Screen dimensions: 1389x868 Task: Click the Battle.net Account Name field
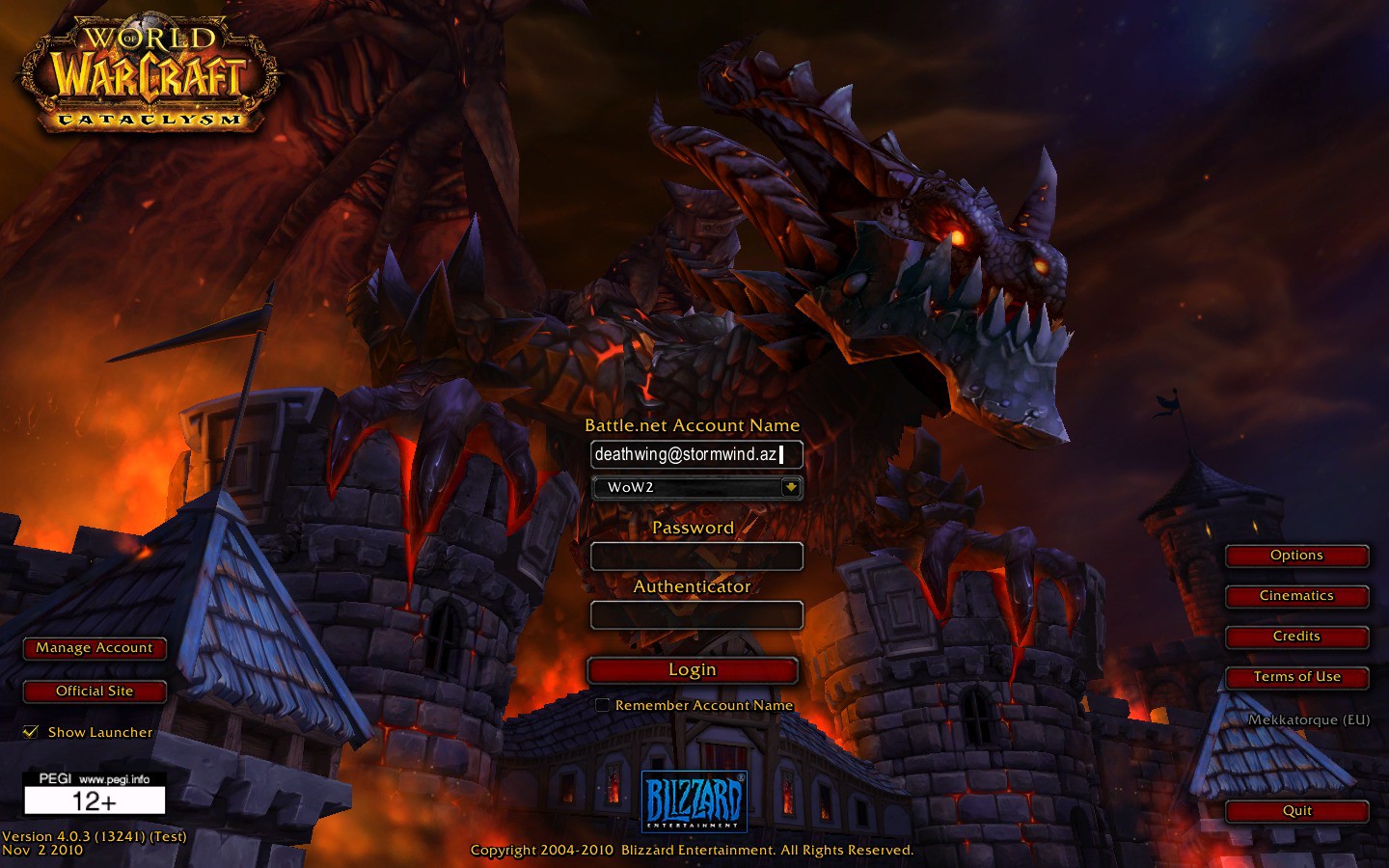695,454
